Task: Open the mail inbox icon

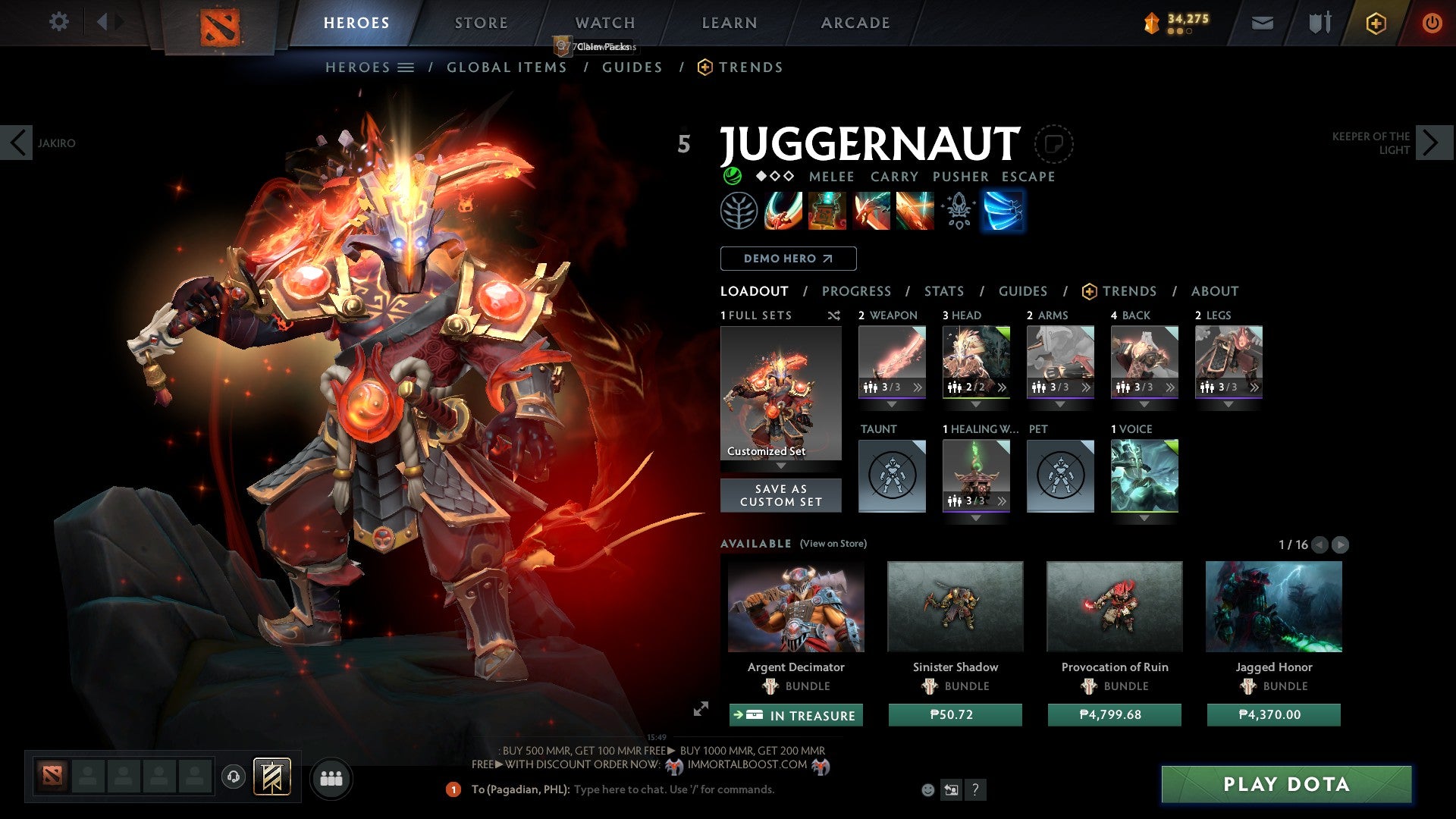Action: pyautogui.click(x=1262, y=23)
